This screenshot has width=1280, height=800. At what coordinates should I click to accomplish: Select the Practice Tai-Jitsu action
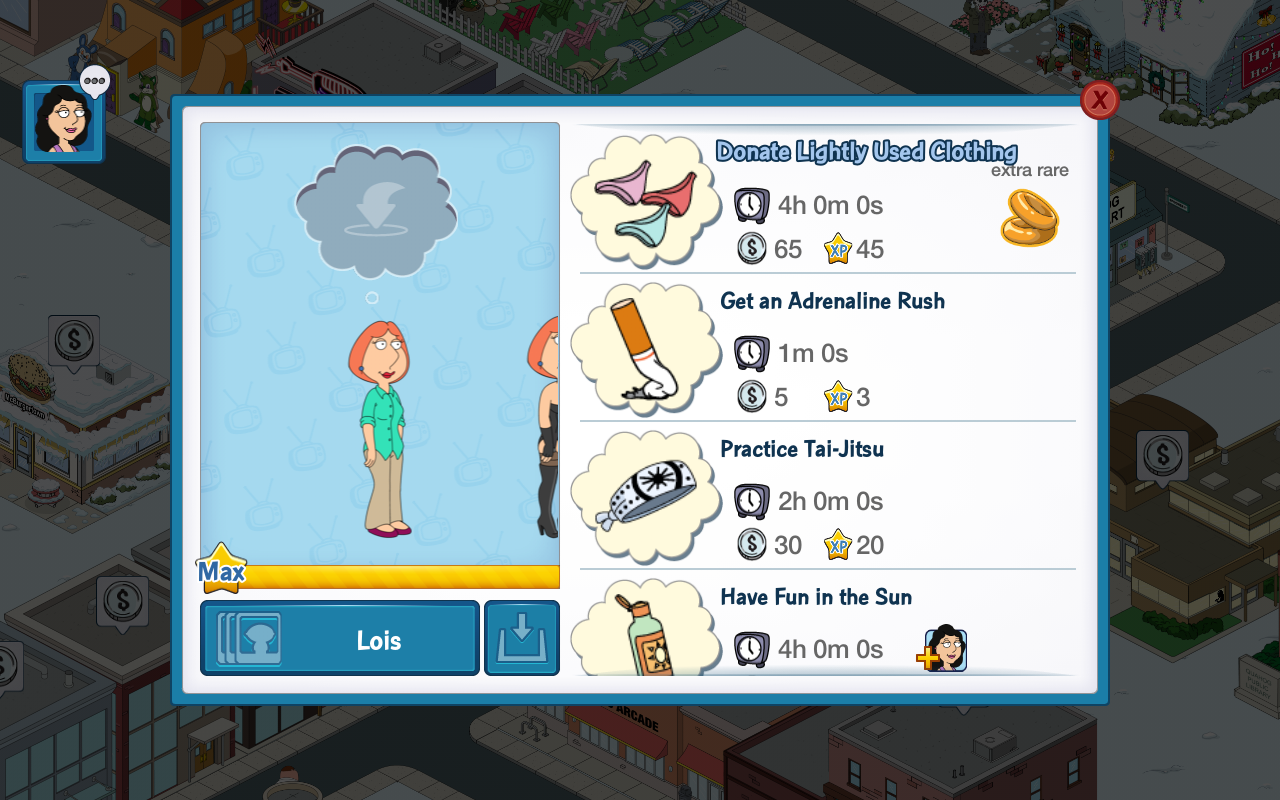point(827,496)
